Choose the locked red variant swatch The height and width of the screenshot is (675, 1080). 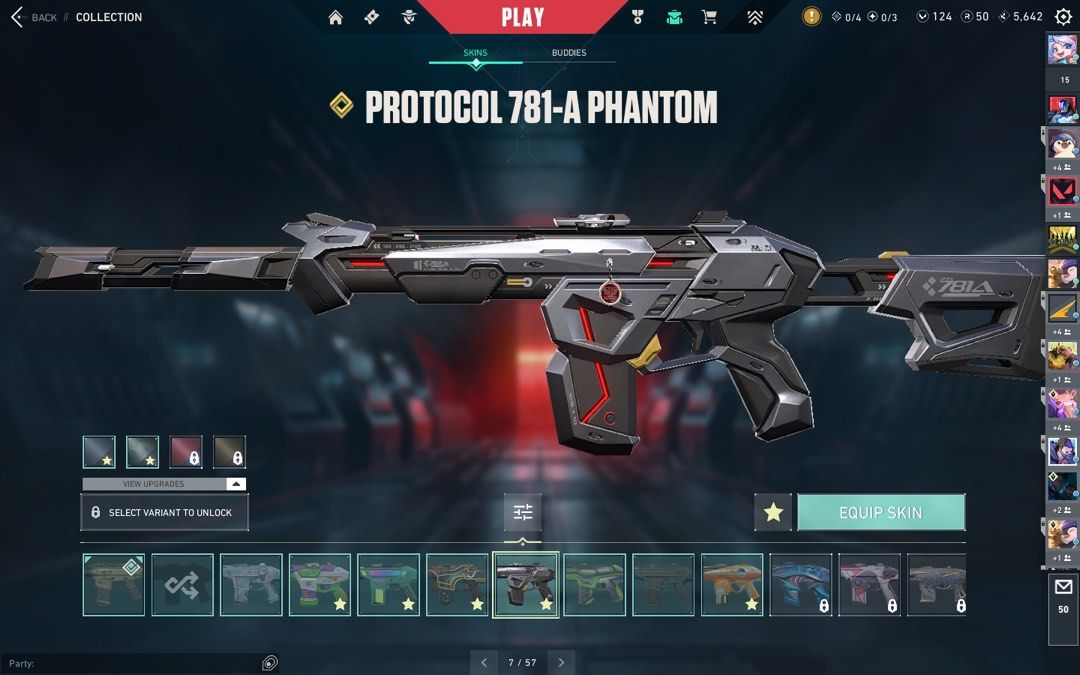click(186, 452)
